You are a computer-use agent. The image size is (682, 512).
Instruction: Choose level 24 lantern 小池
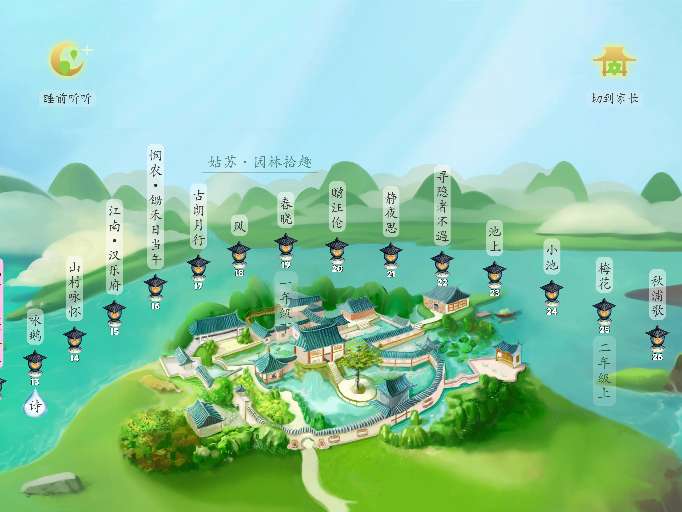[x=551, y=294]
